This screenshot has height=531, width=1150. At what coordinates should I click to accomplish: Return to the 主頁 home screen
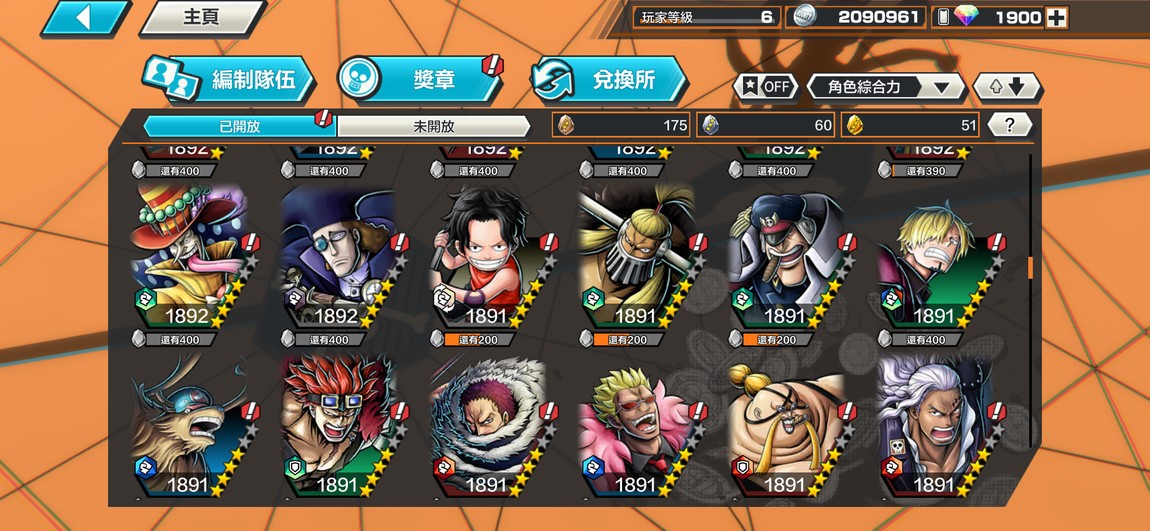tap(200, 17)
